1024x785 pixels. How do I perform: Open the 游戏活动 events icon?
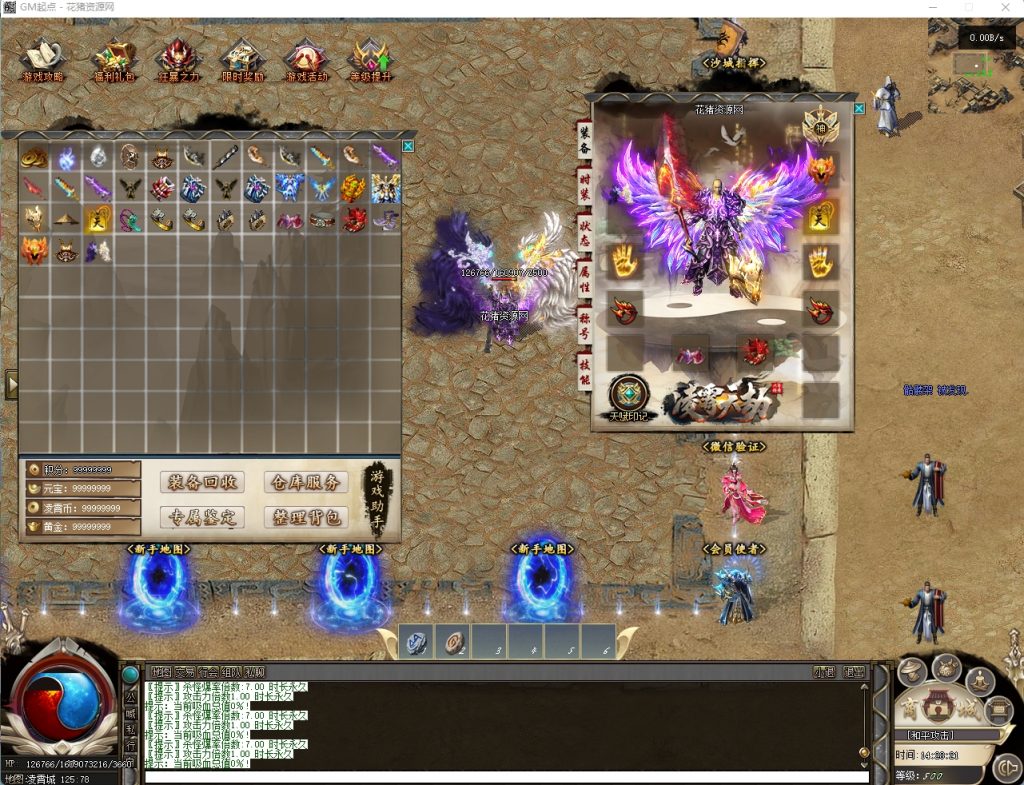(x=306, y=59)
